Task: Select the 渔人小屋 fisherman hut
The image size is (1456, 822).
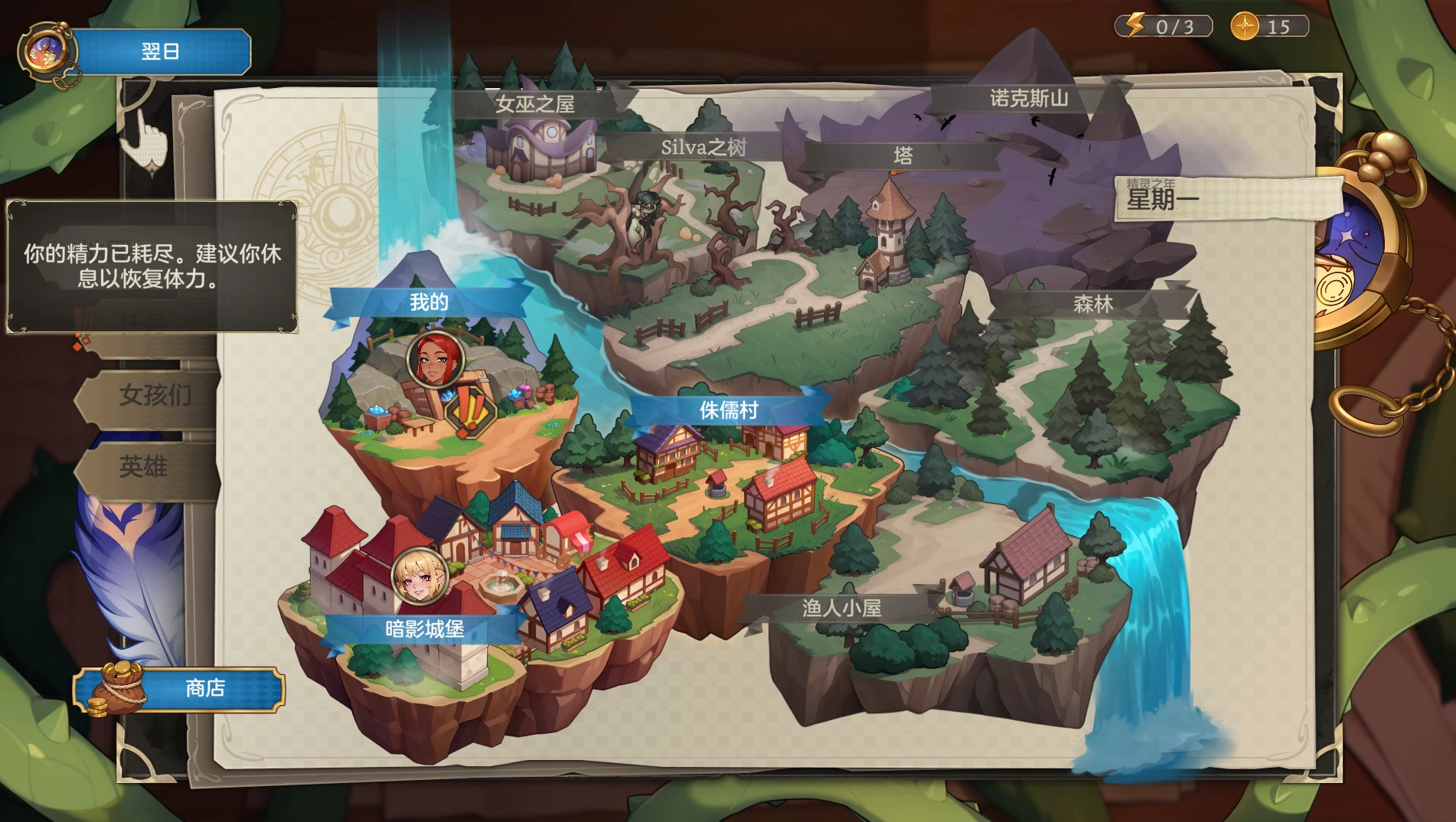Action: pyautogui.click(x=841, y=608)
